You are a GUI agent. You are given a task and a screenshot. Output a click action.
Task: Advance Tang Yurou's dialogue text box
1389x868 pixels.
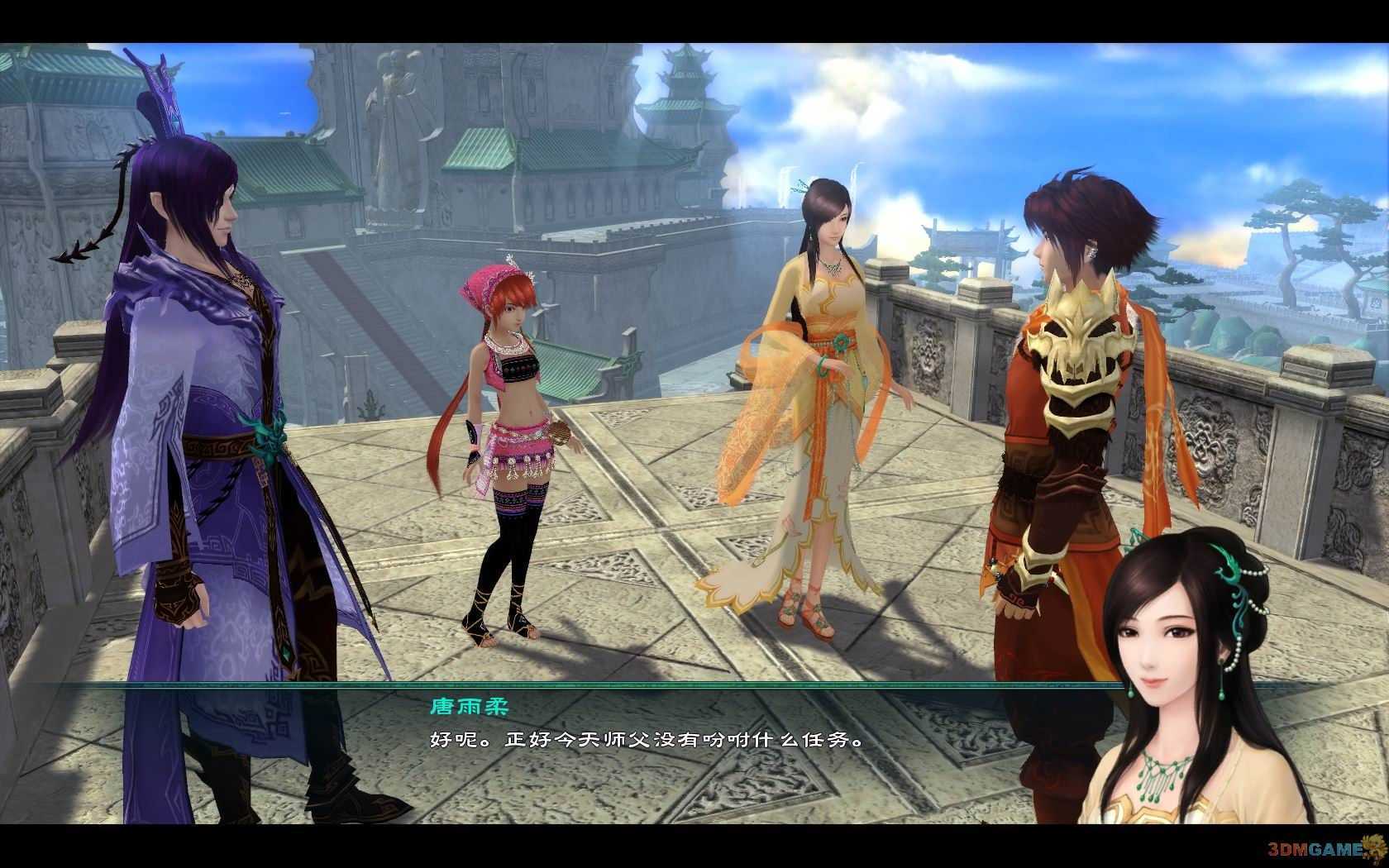point(645,740)
